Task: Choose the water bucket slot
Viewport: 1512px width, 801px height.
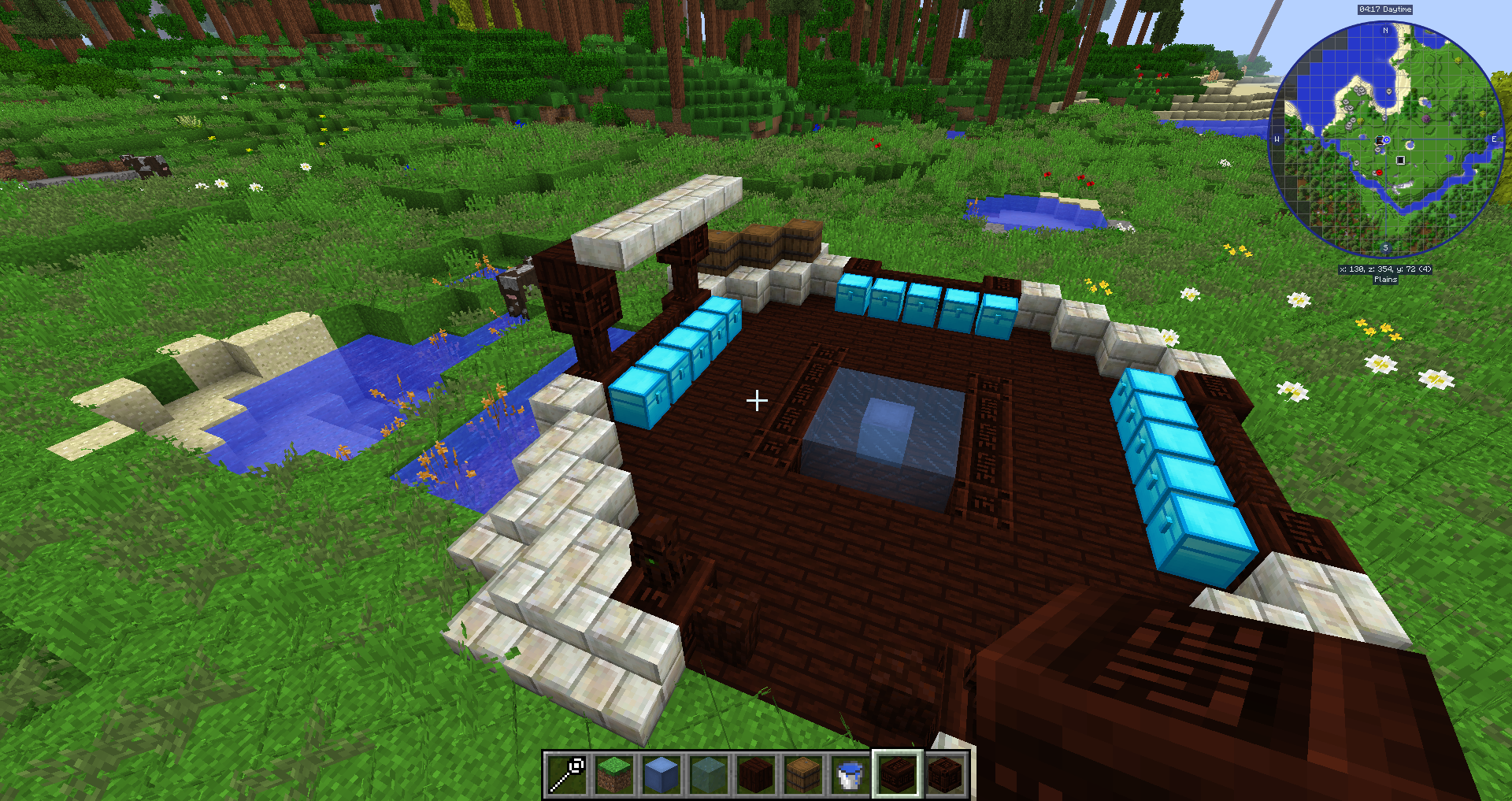Action: coord(850,774)
